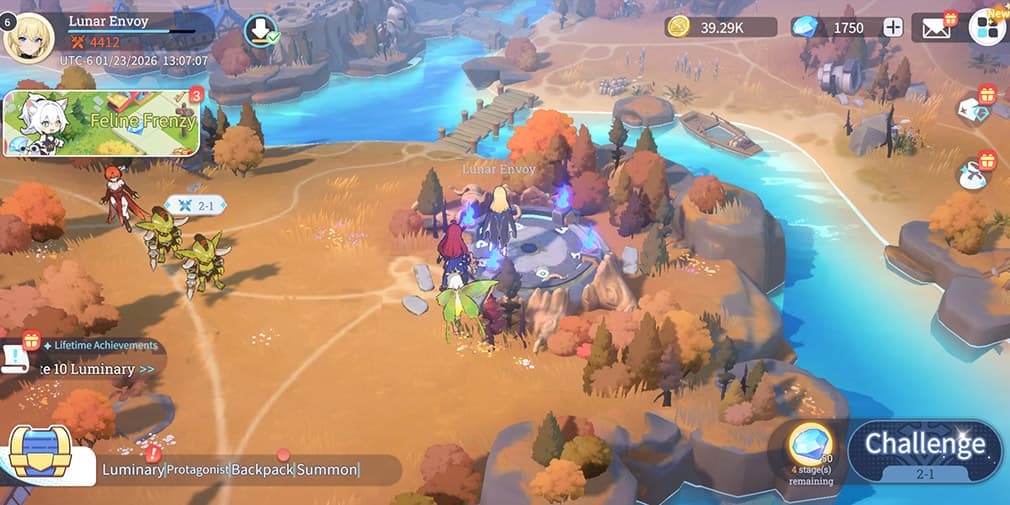1010x505 pixels.
Task: Open the Luminary menu
Action: coord(133,469)
